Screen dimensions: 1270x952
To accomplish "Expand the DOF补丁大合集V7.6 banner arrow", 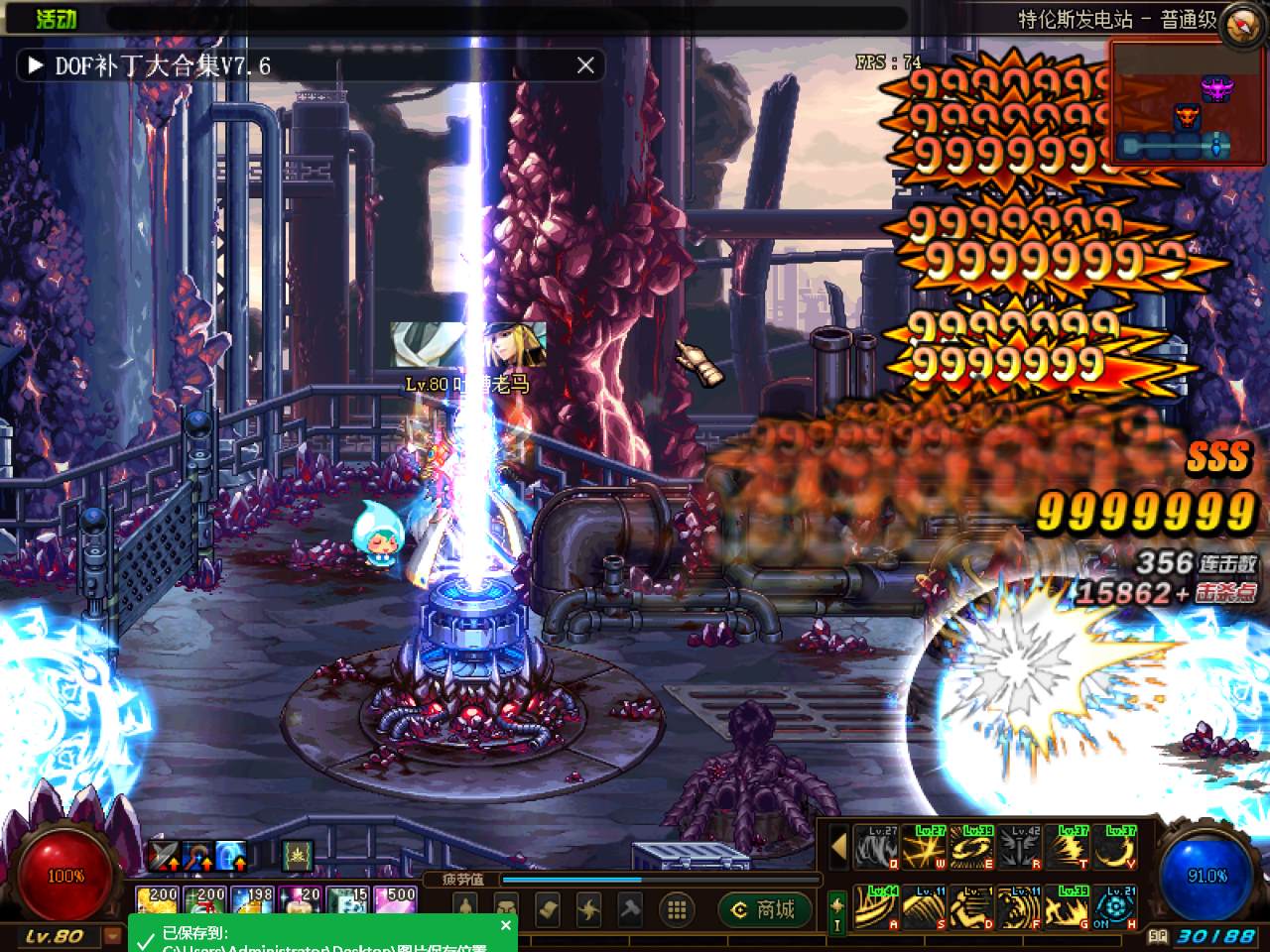I will coord(35,65).
